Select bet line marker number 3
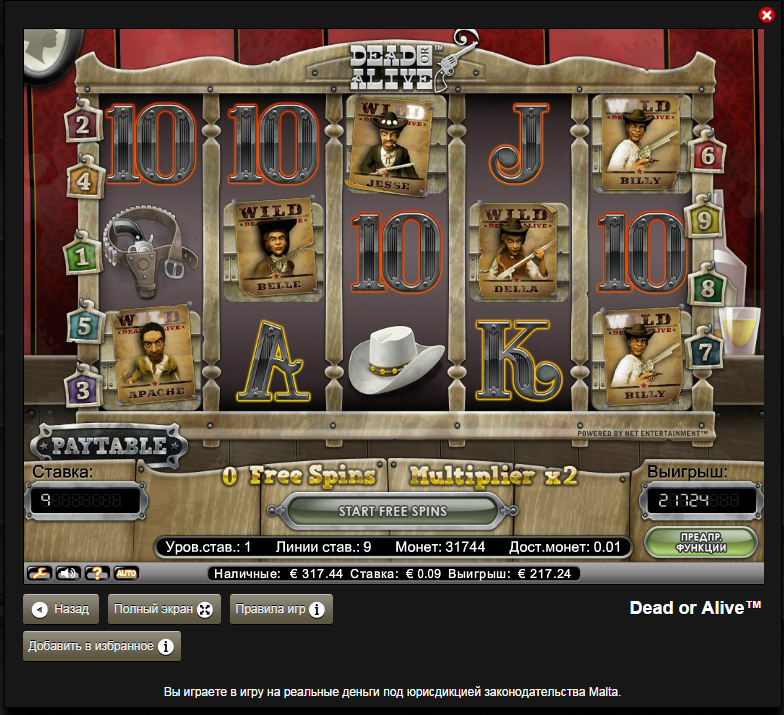 click(x=81, y=386)
